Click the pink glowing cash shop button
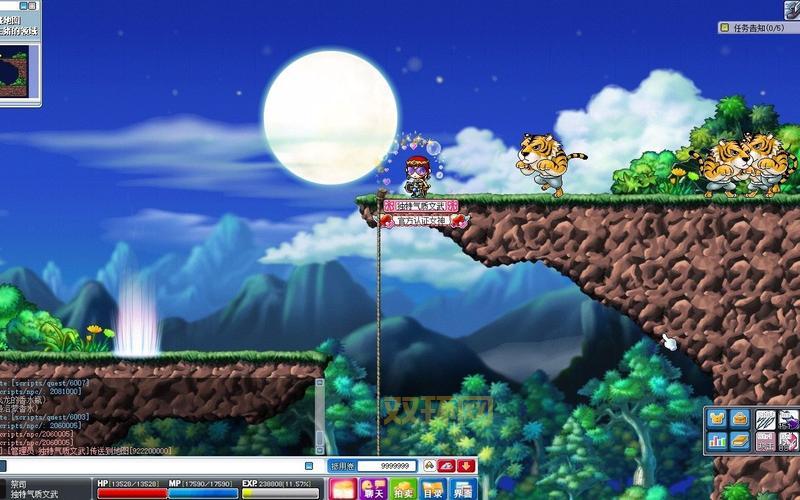800x500 pixels. [x=343, y=490]
